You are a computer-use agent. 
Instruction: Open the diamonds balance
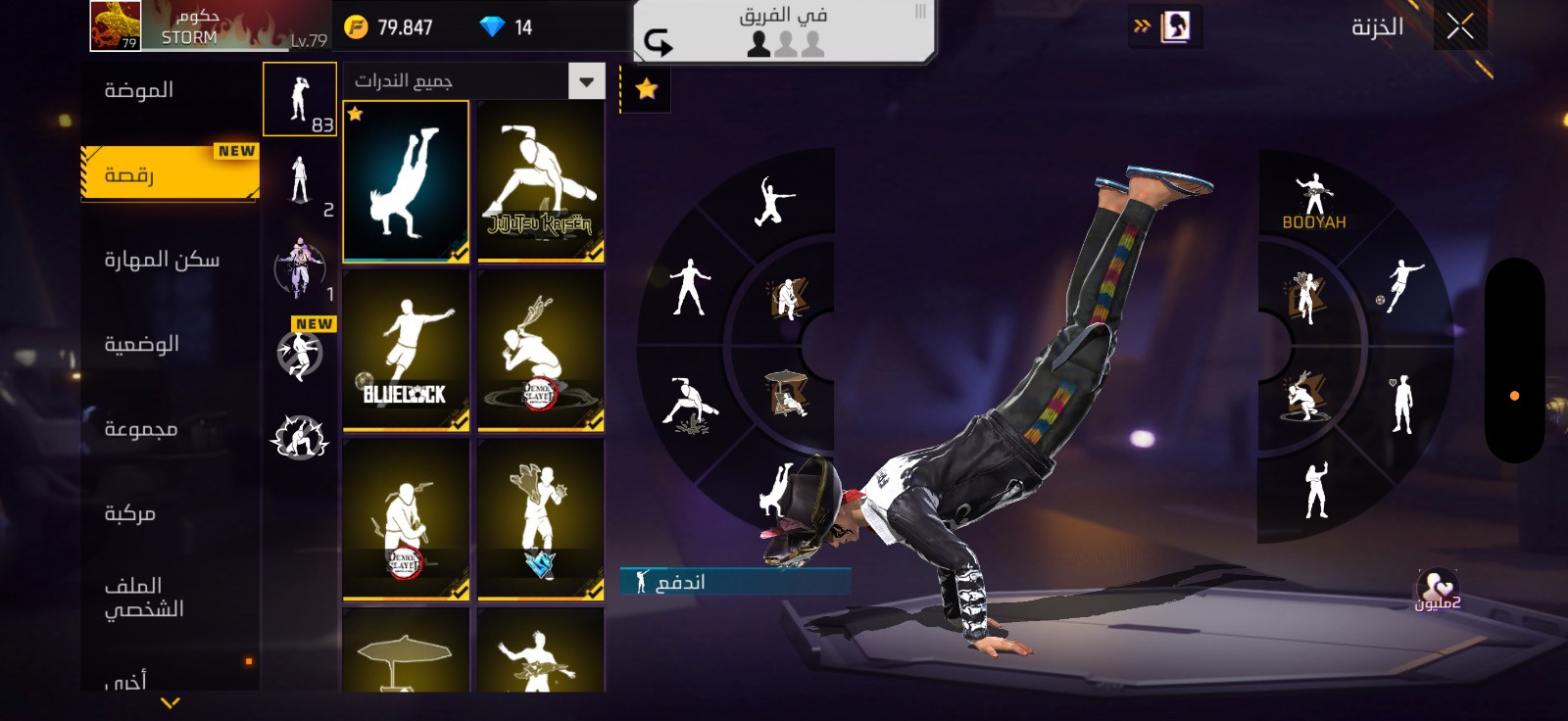(506, 27)
